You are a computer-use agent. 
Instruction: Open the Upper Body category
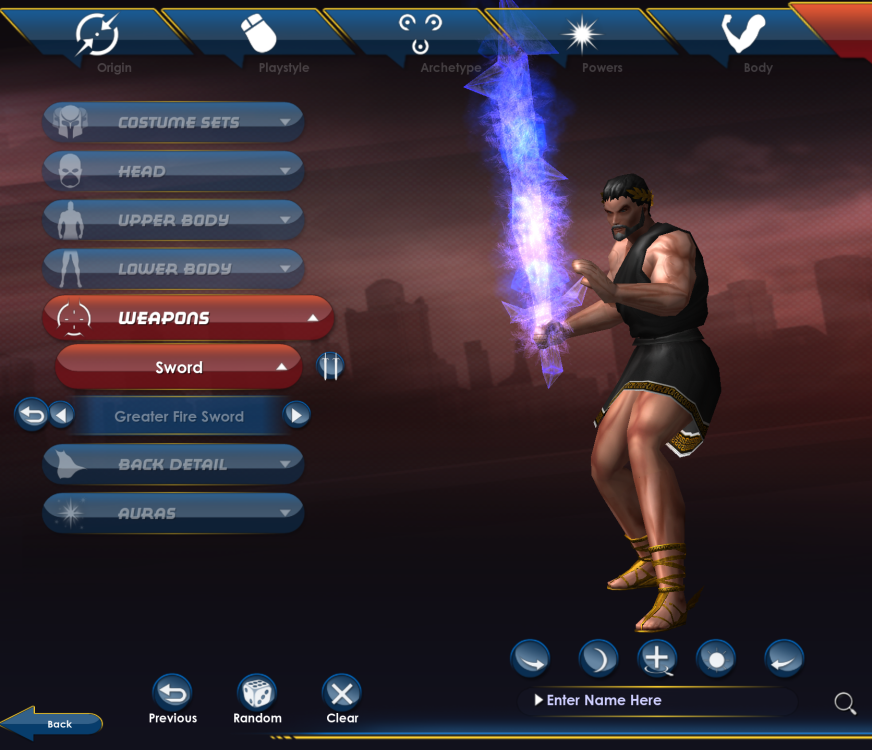click(173, 220)
